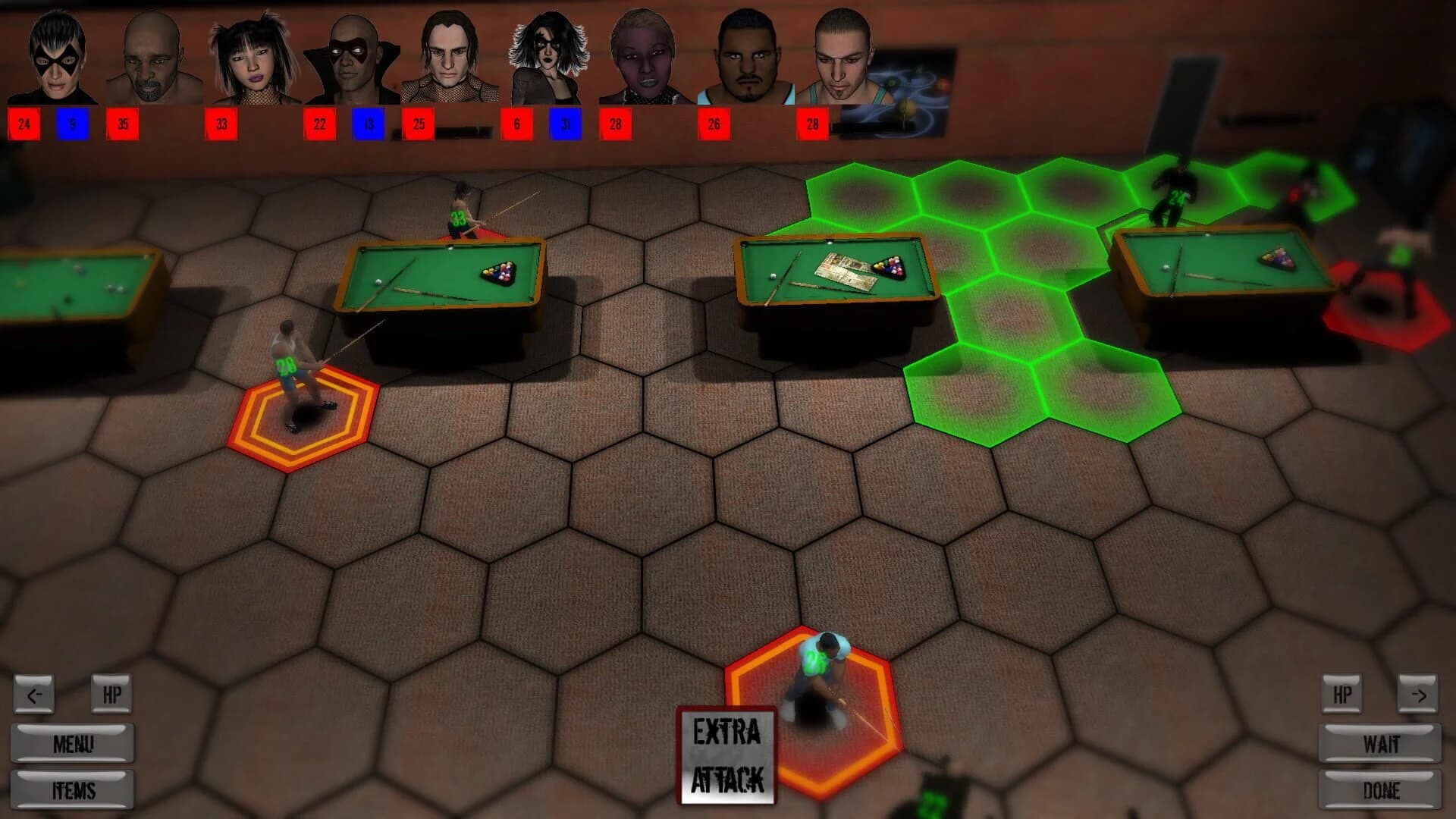
Task: Select the woman with black eye makeup portrait
Action: coord(546,53)
